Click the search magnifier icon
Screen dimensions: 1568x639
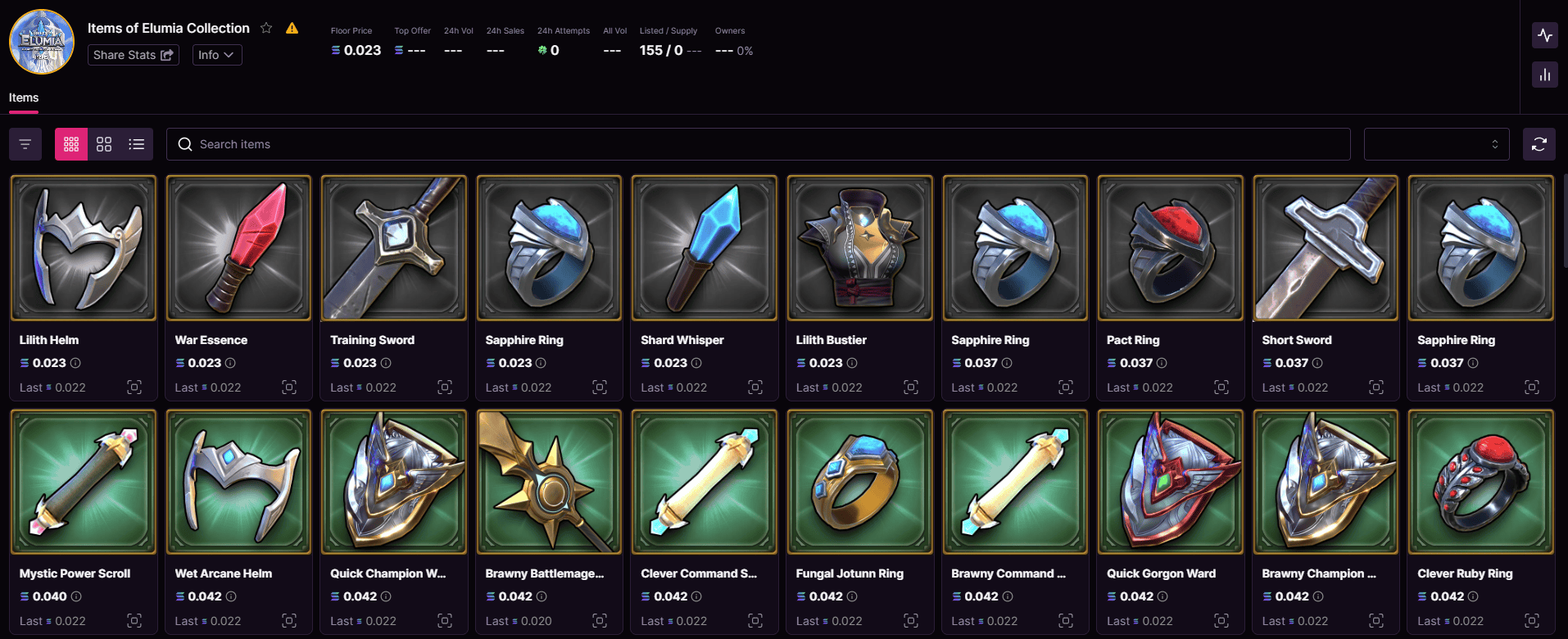[x=184, y=143]
